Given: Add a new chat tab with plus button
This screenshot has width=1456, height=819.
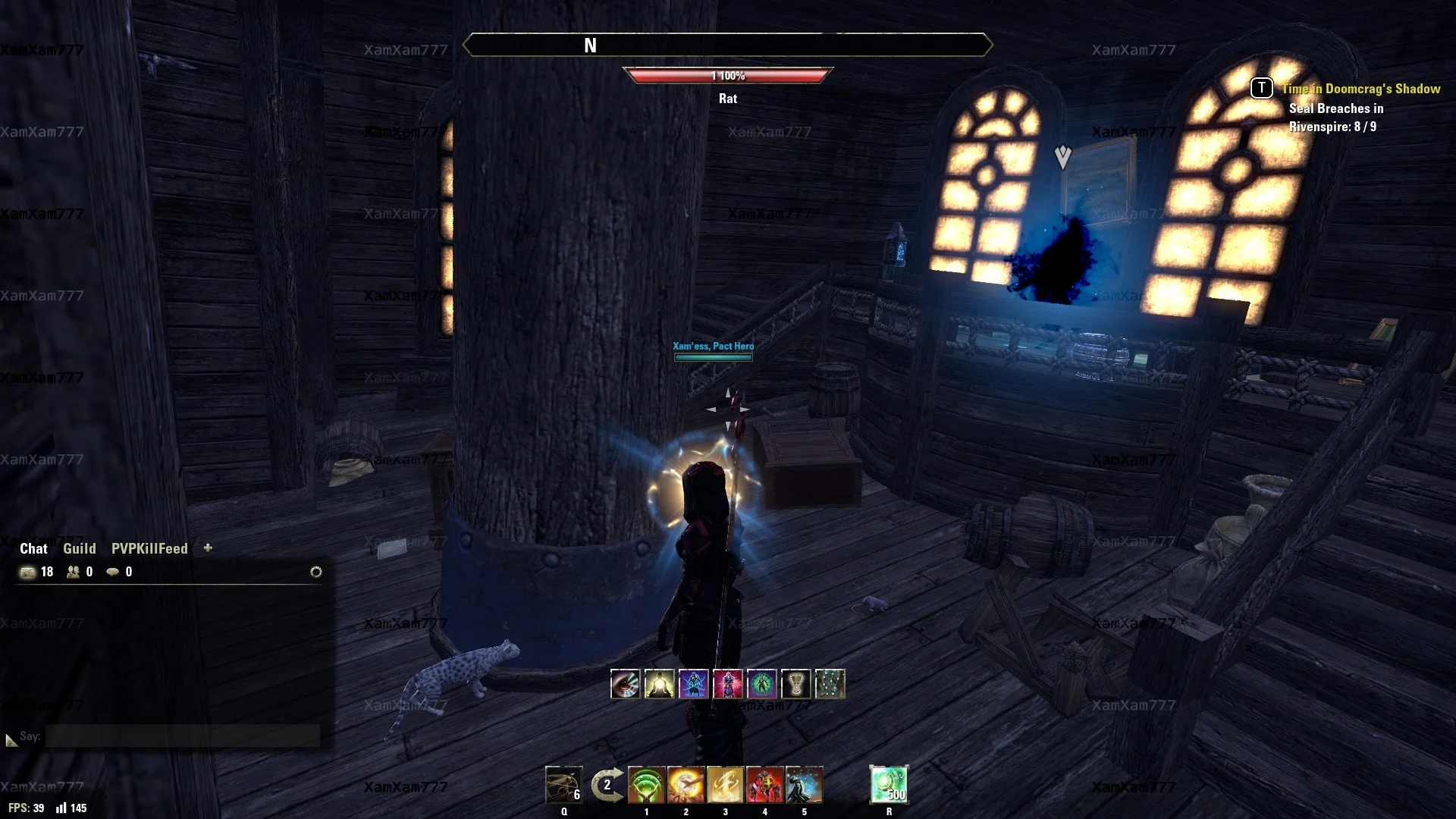Looking at the screenshot, I should point(208,548).
